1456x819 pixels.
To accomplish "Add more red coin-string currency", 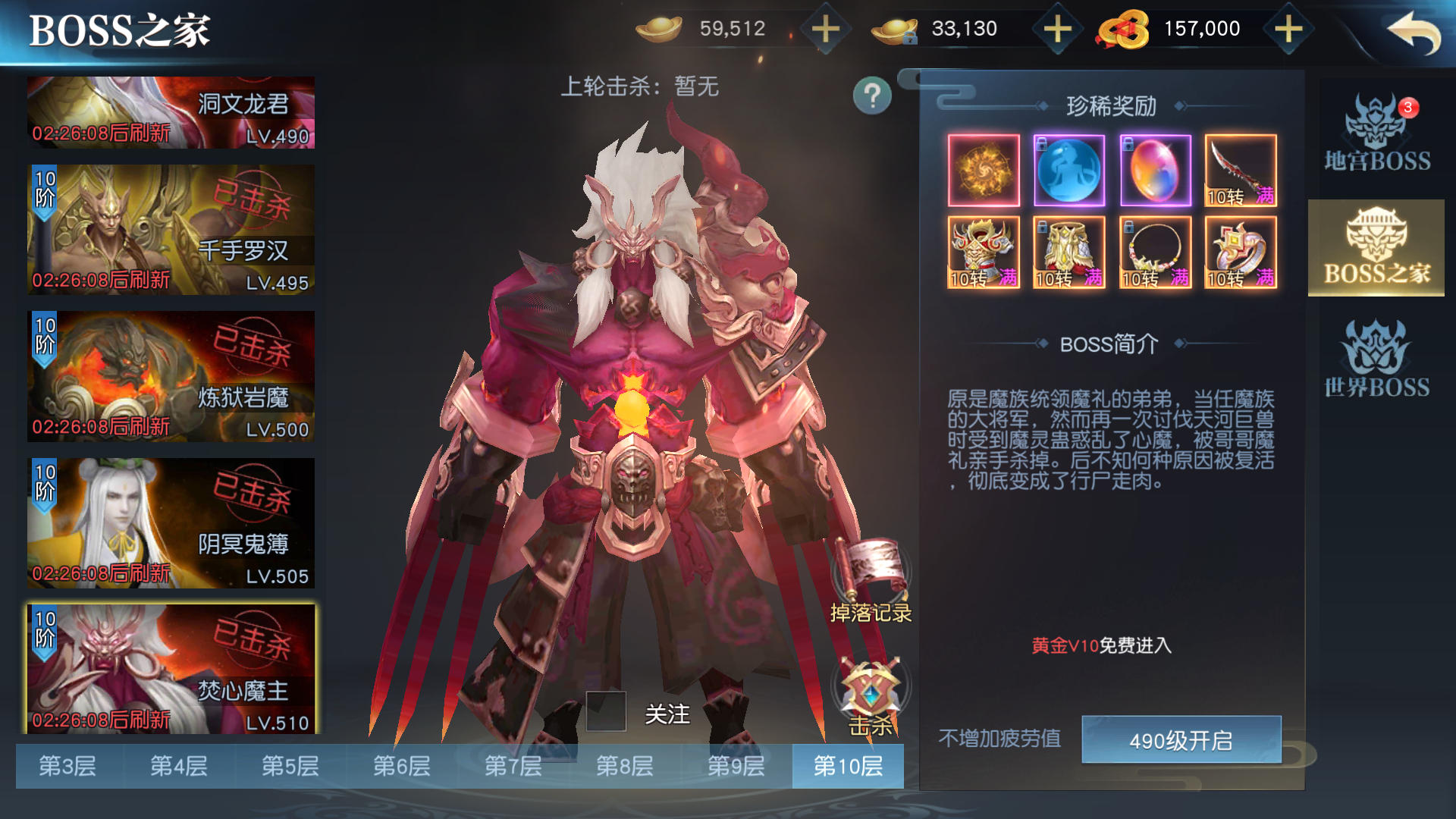I will [x=1288, y=30].
